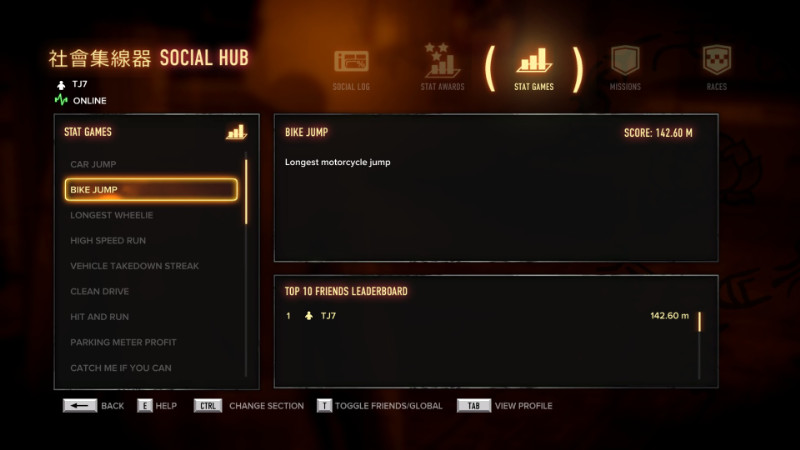Choose Car Jump stat game

(150, 164)
